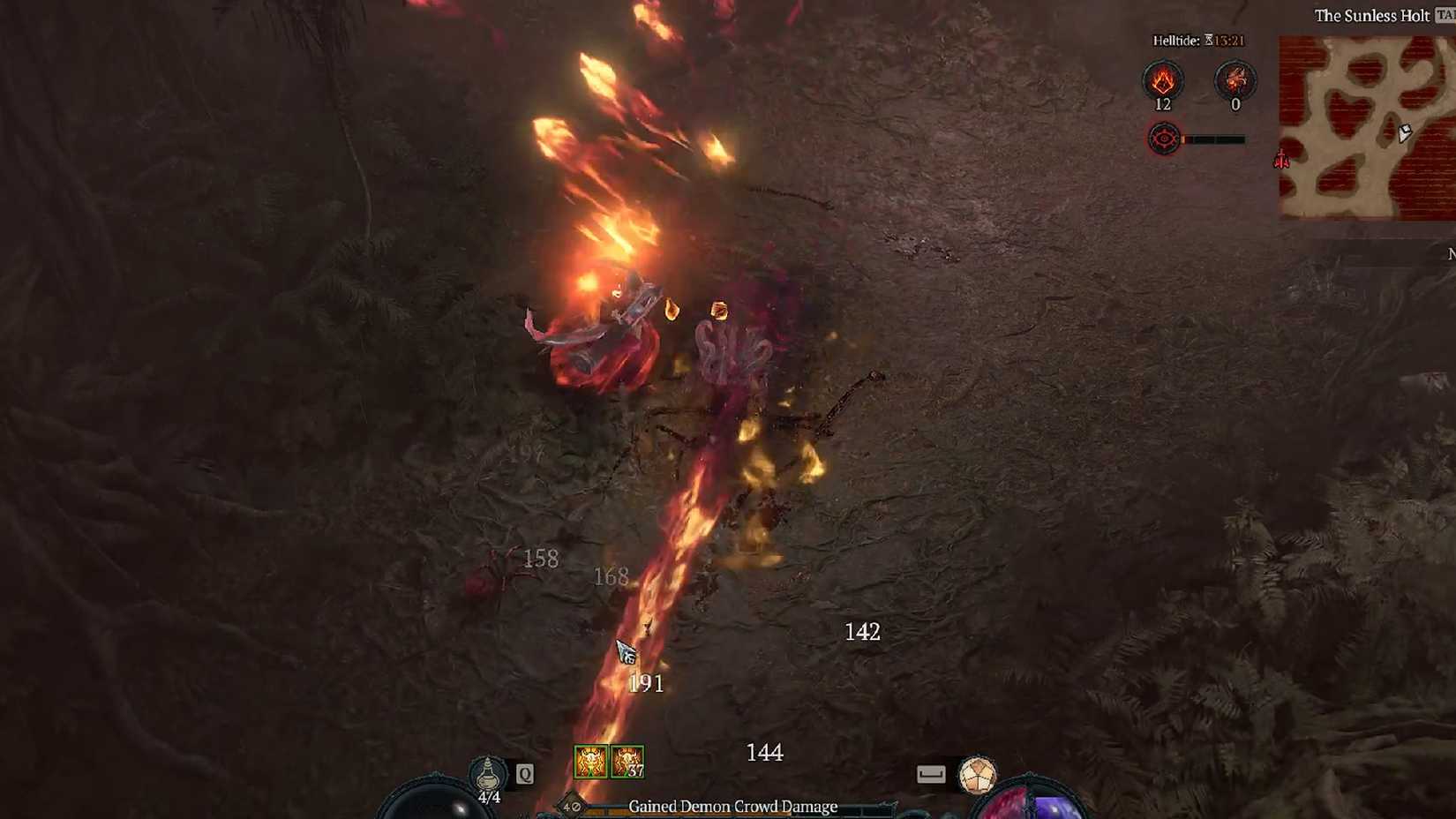Select the Aberrant Cinders counter icon showing 0
Viewport: 1456px width, 819px height.
[x=1235, y=81]
